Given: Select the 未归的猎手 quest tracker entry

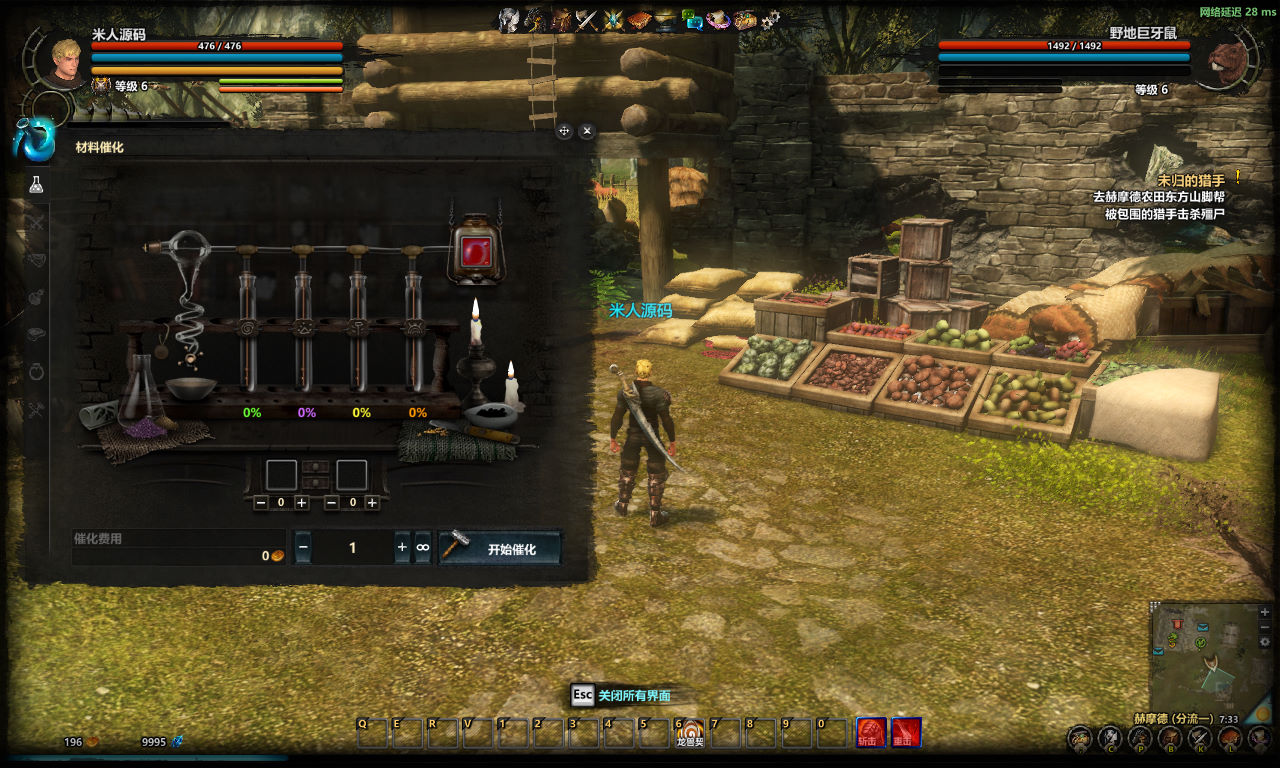Looking at the screenshot, I should tap(1190, 180).
